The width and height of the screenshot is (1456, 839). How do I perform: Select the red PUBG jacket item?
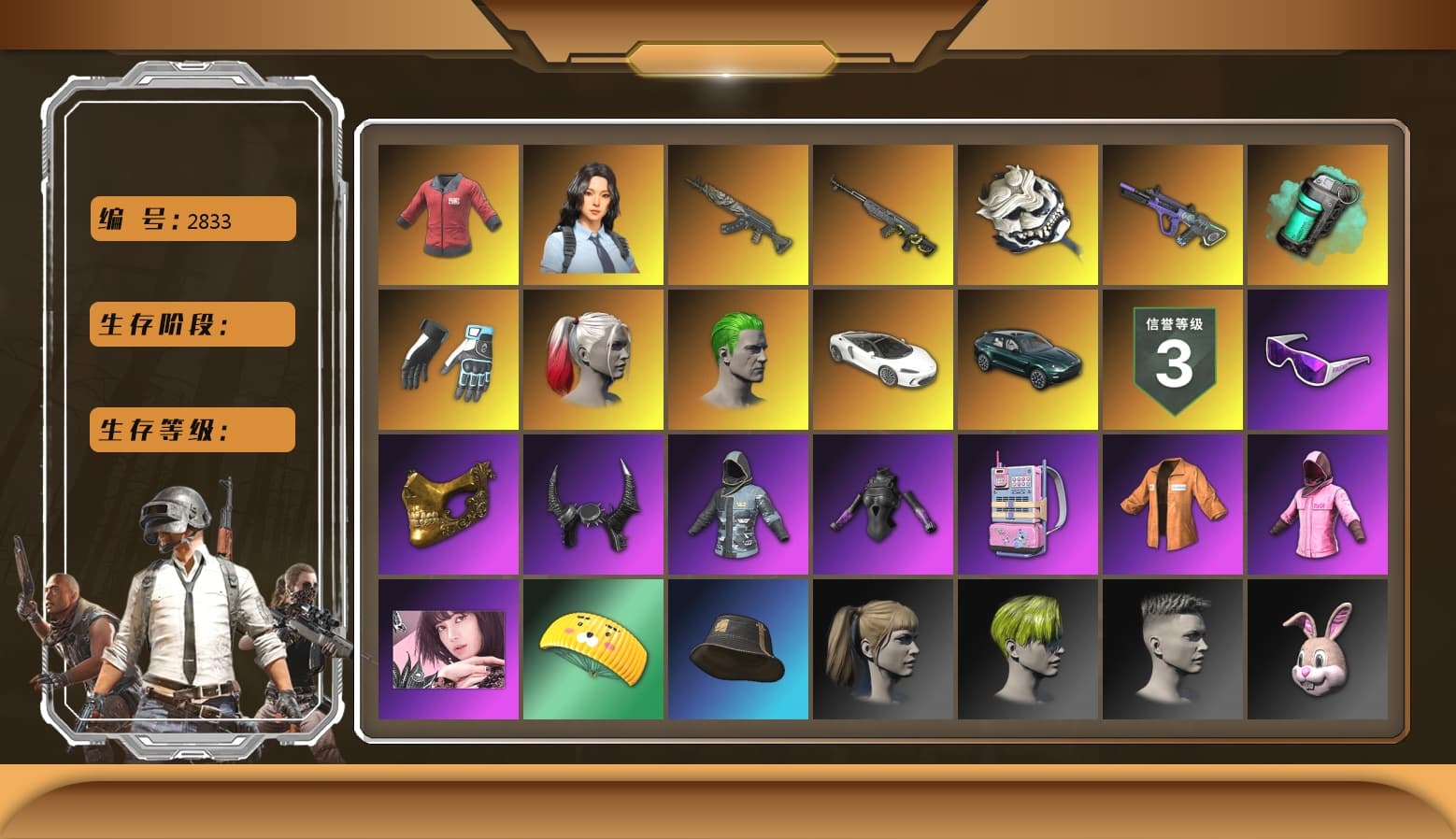click(447, 213)
